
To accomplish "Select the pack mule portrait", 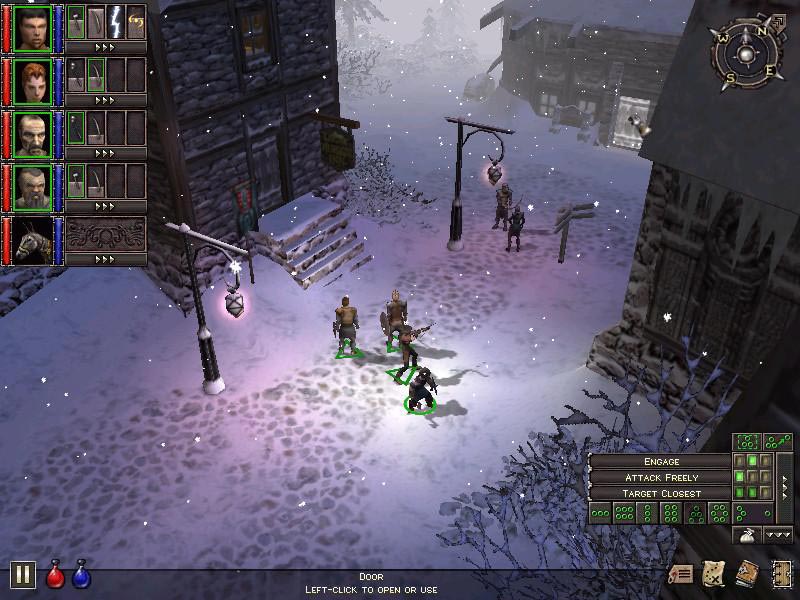I will [33, 240].
